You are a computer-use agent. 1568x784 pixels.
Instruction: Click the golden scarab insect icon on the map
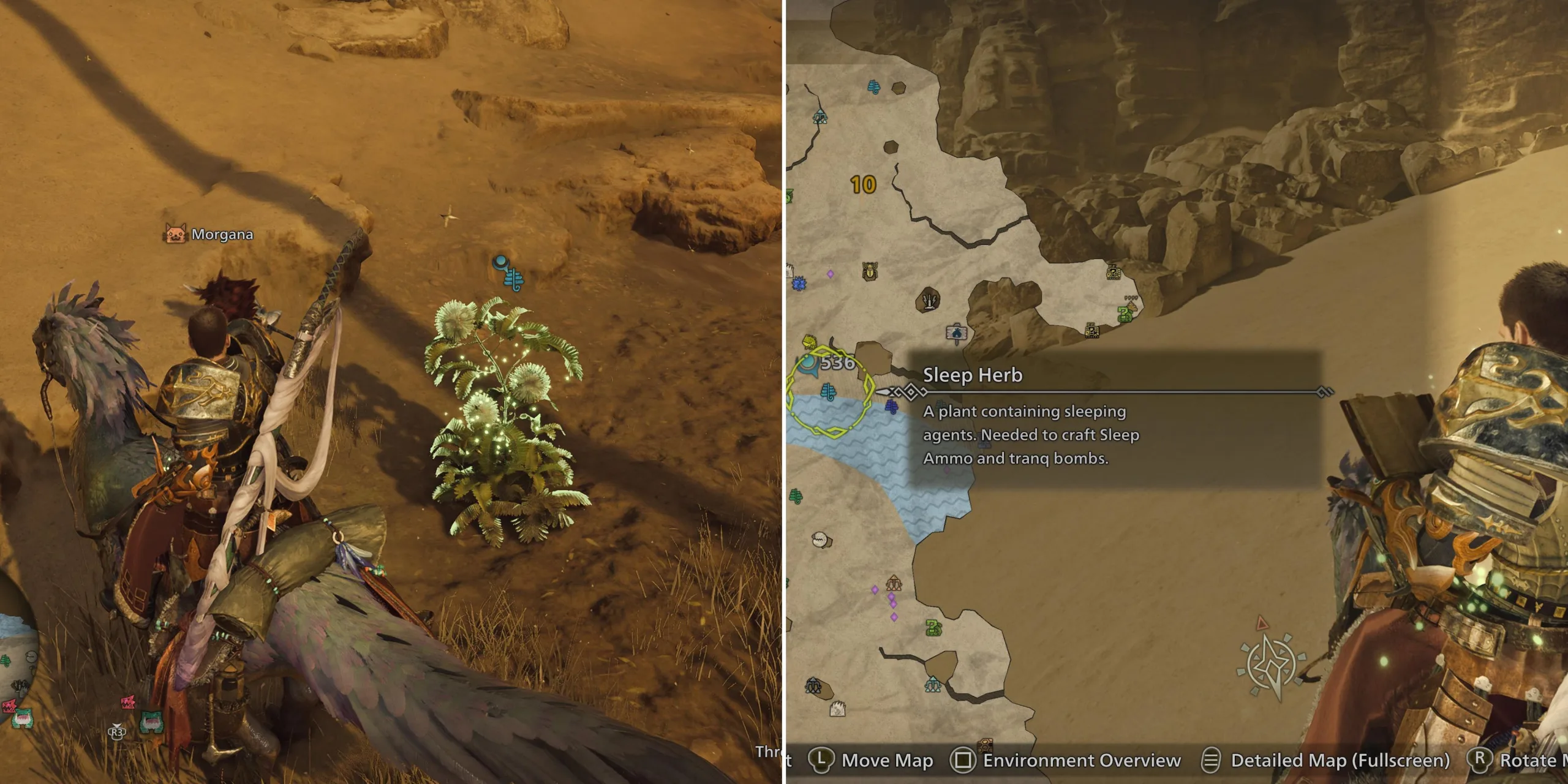[x=869, y=270]
